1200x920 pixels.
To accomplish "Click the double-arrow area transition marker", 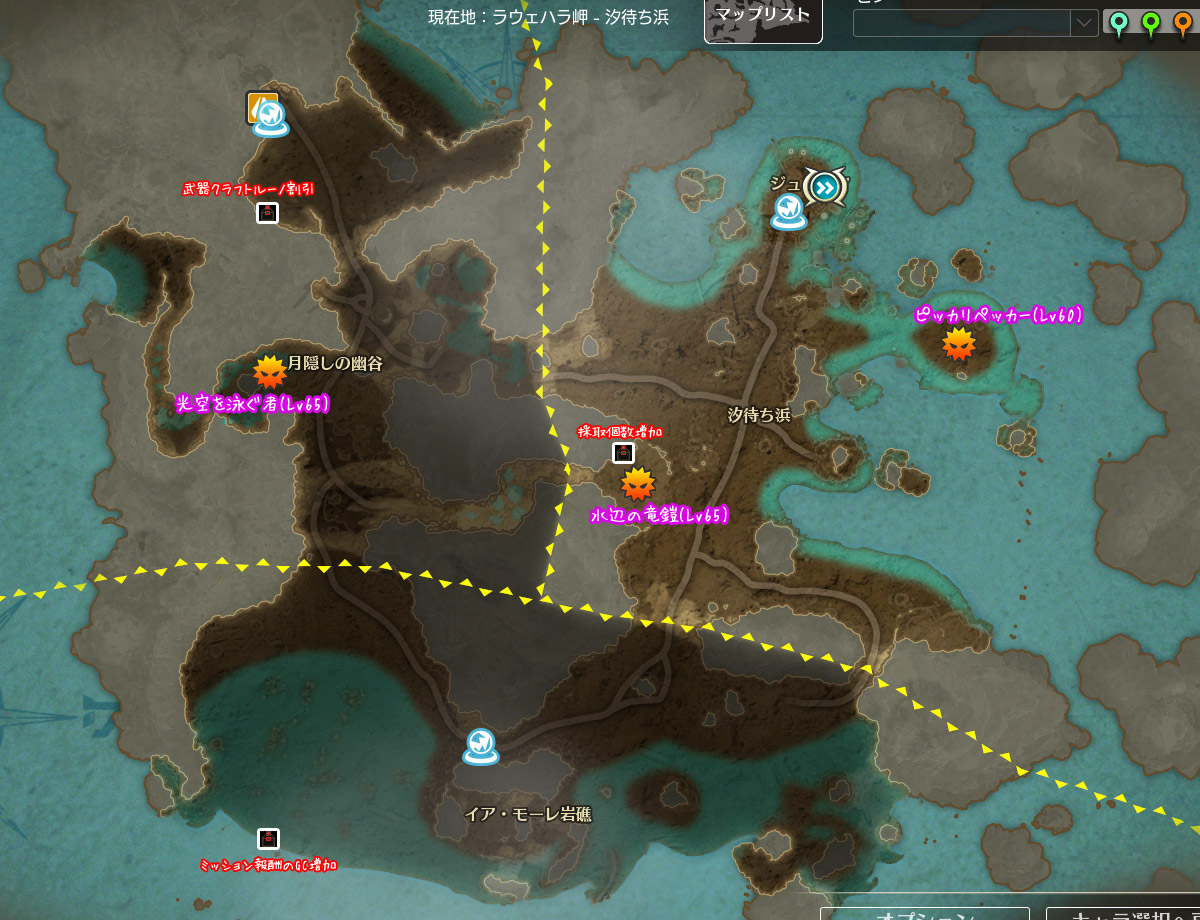I will coord(825,186).
